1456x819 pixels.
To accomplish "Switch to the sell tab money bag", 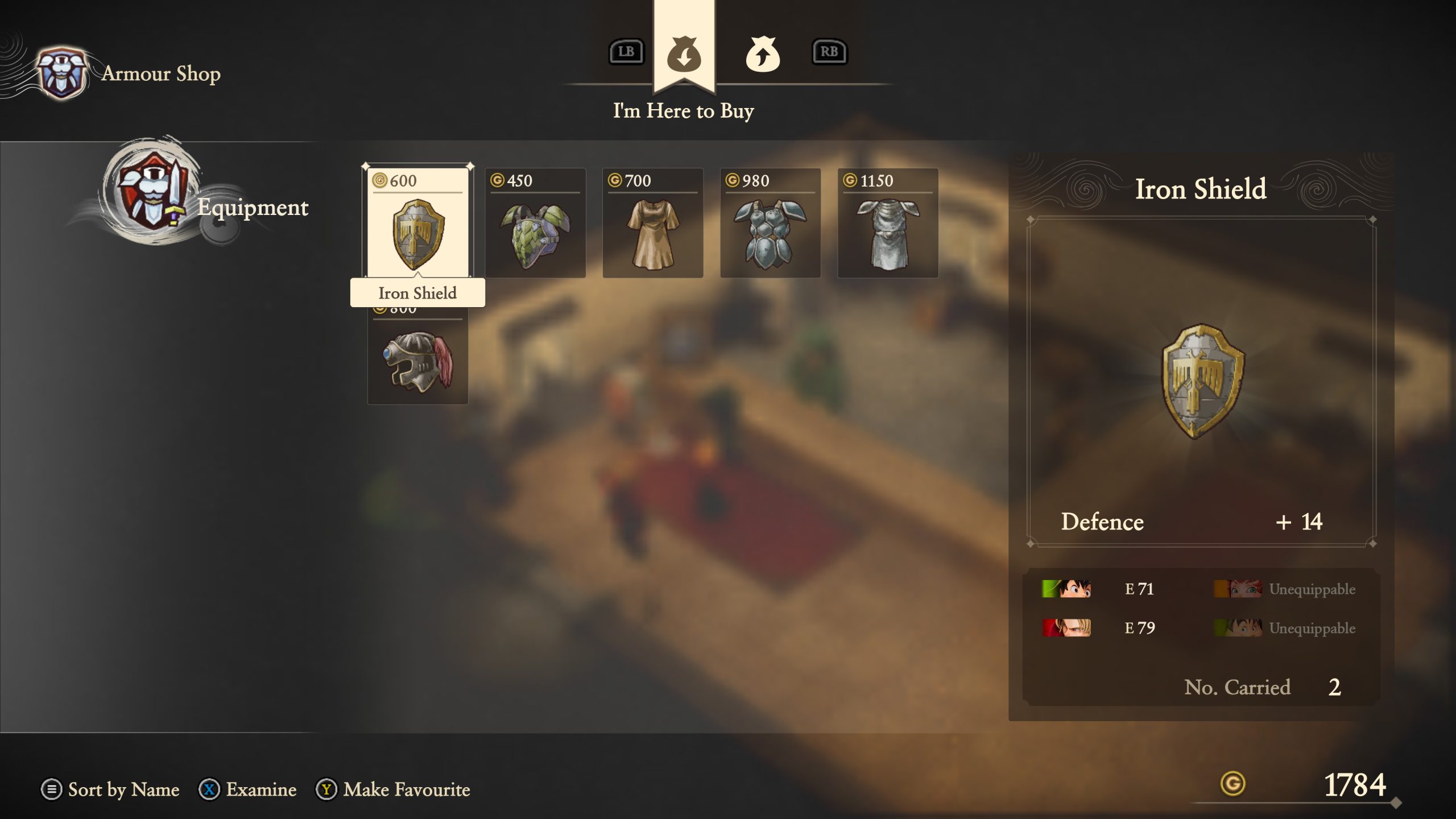I will (x=762, y=53).
